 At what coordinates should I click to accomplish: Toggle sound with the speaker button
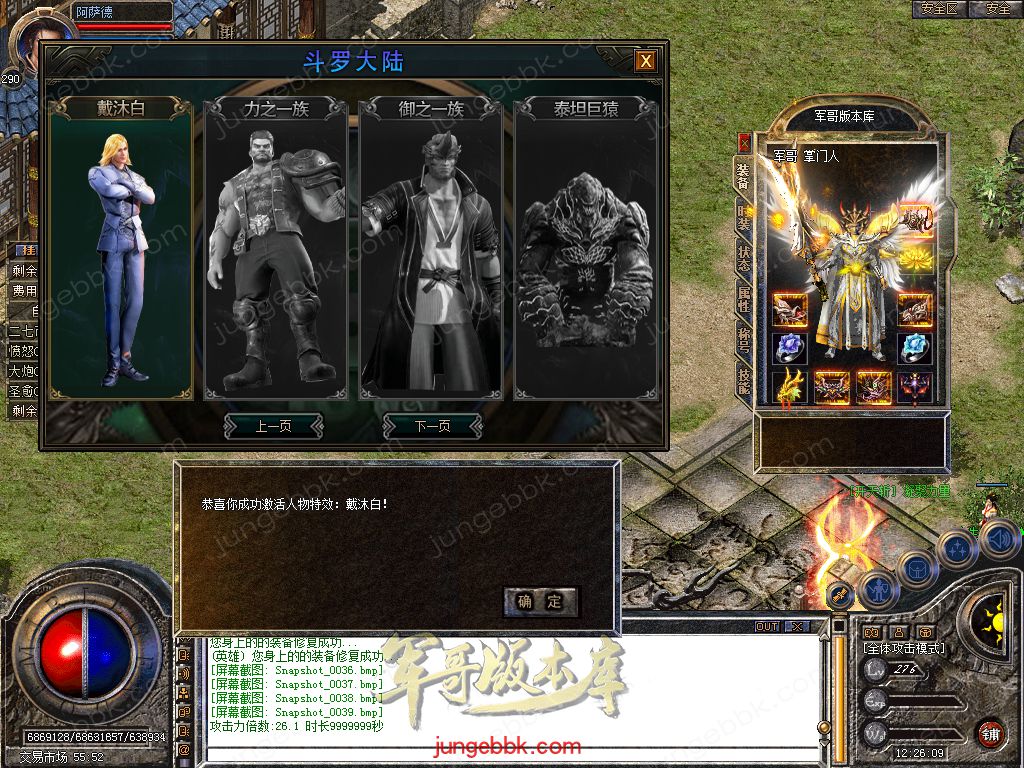(1000, 540)
